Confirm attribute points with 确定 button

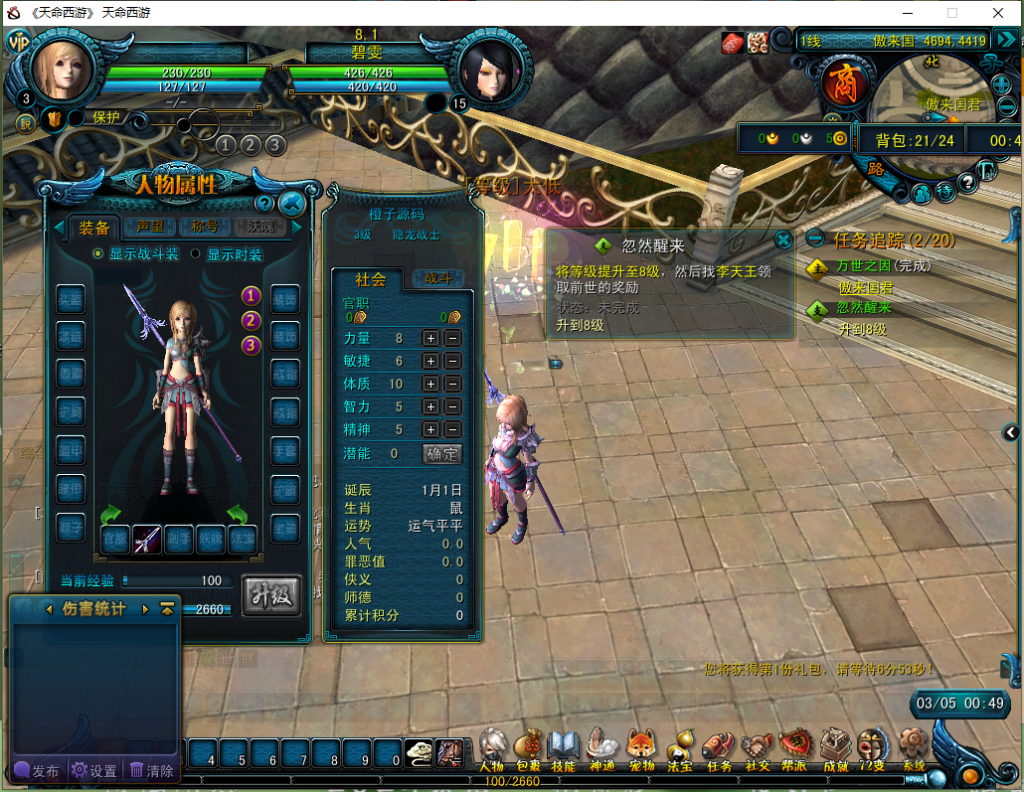pyautogui.click(x=441, y=453)
